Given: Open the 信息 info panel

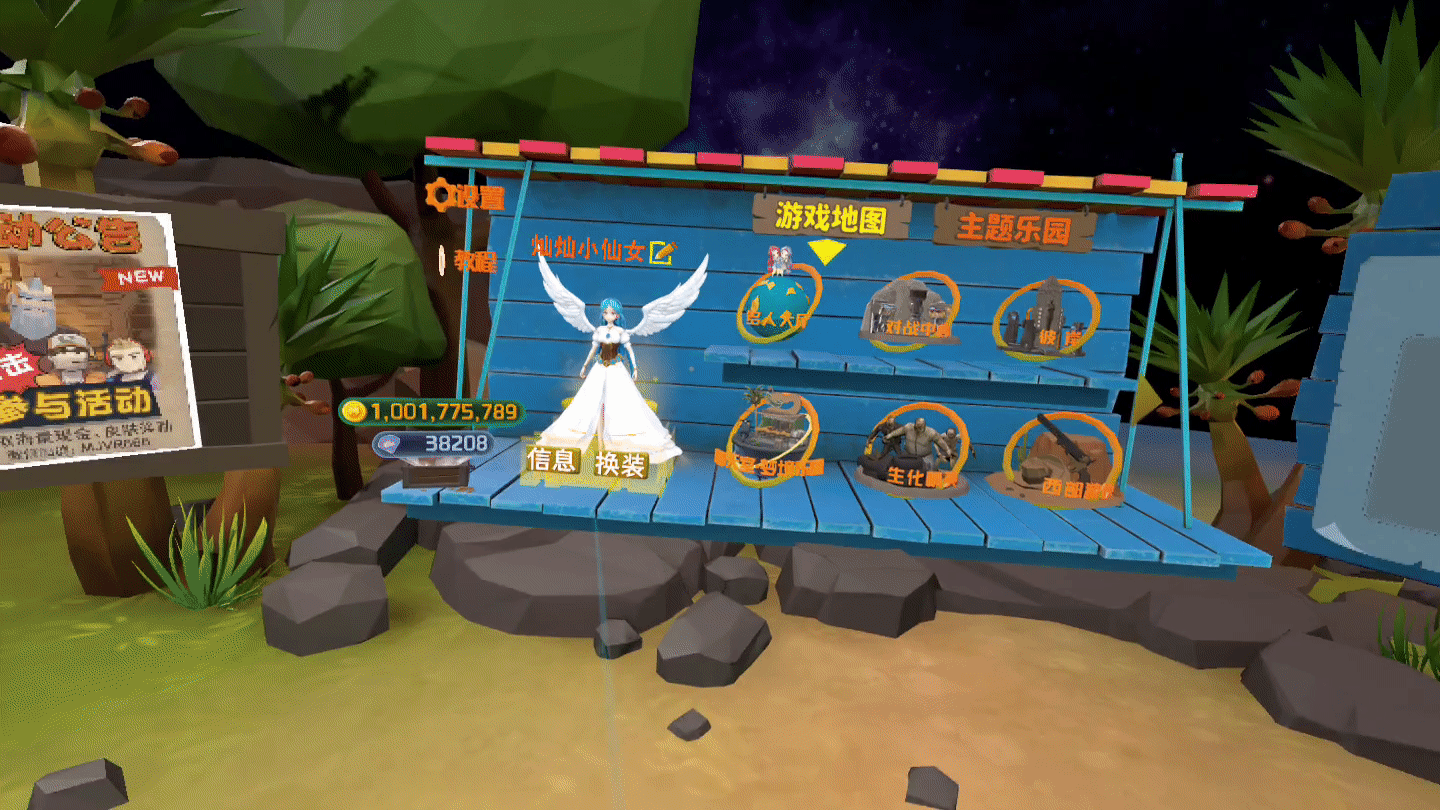Looking at the screenshot, I should click(x=552, y=460).
